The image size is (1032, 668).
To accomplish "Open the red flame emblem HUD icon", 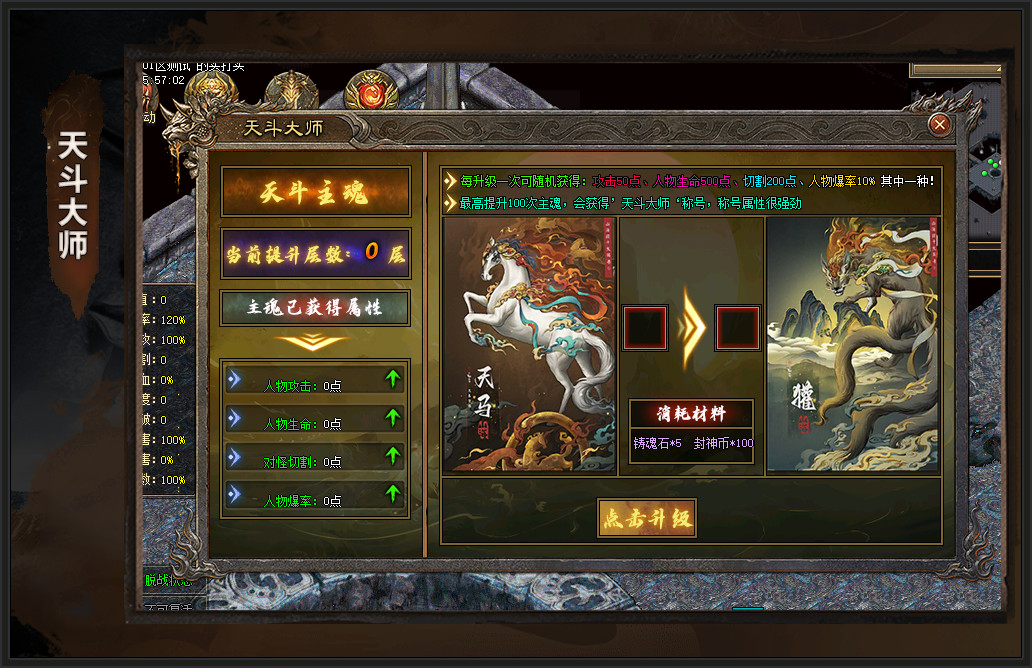I will [x=371, y=93].
